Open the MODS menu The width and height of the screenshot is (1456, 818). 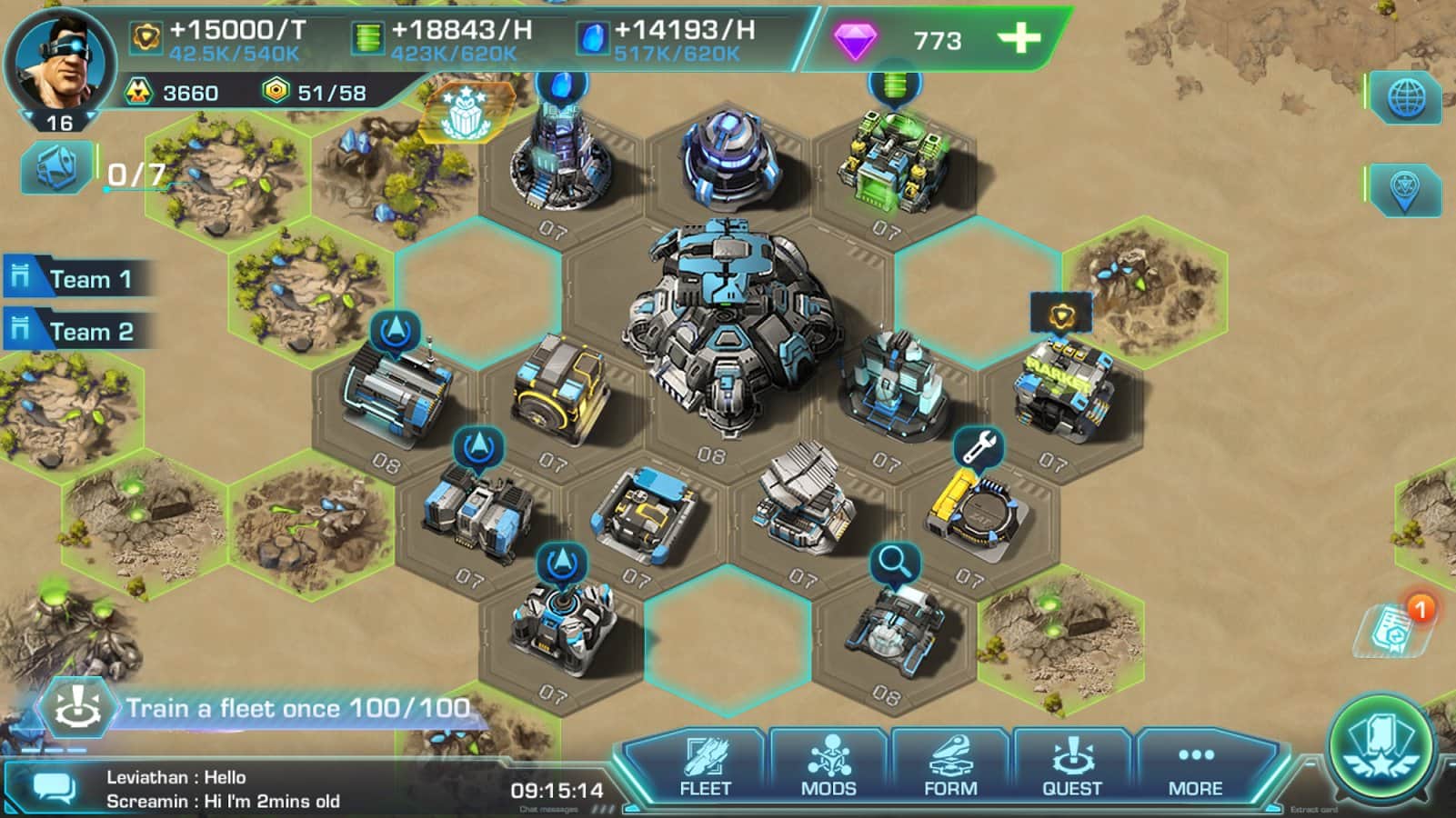(828, 768)
